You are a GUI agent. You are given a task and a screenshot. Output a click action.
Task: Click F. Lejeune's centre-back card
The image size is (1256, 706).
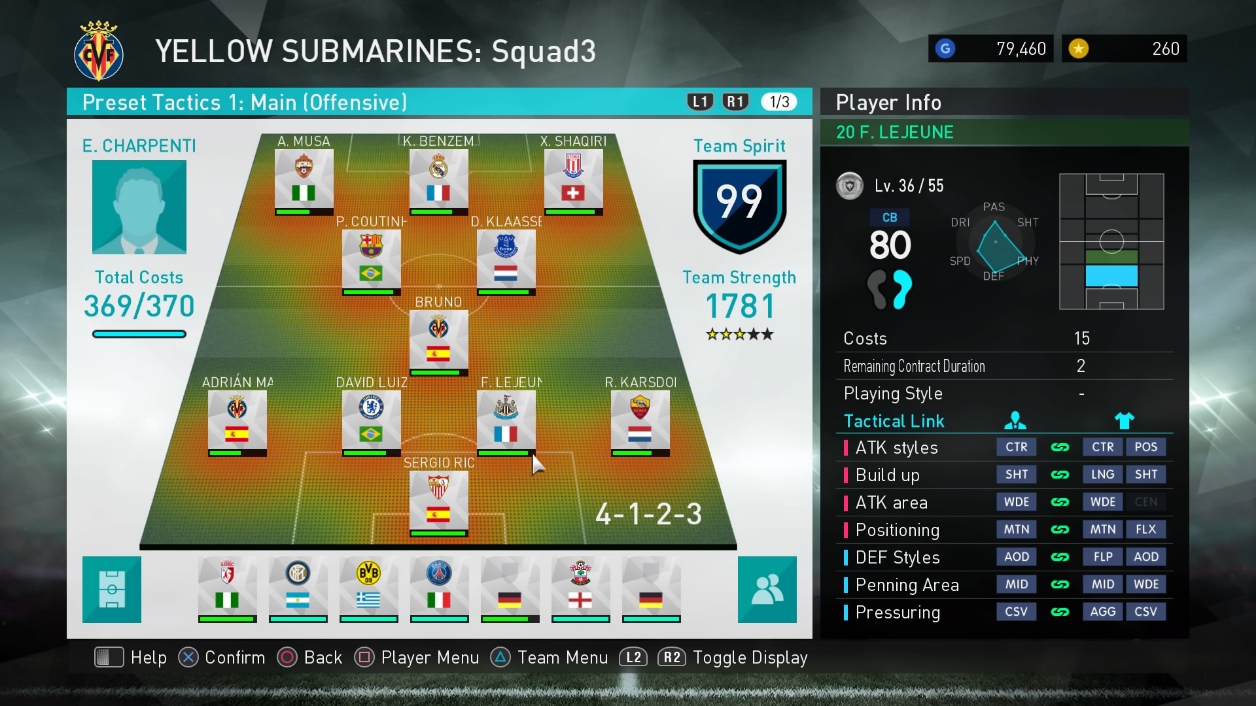[x=506, y=422]
